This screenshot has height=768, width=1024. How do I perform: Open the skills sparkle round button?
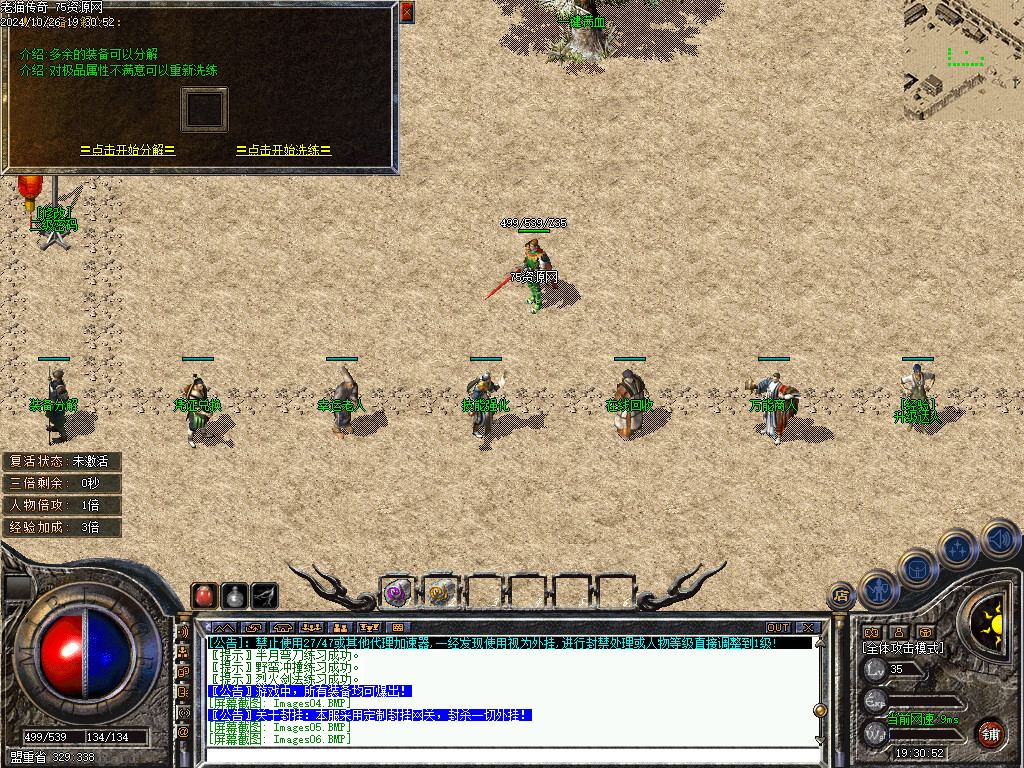click(x=958, y=548)
